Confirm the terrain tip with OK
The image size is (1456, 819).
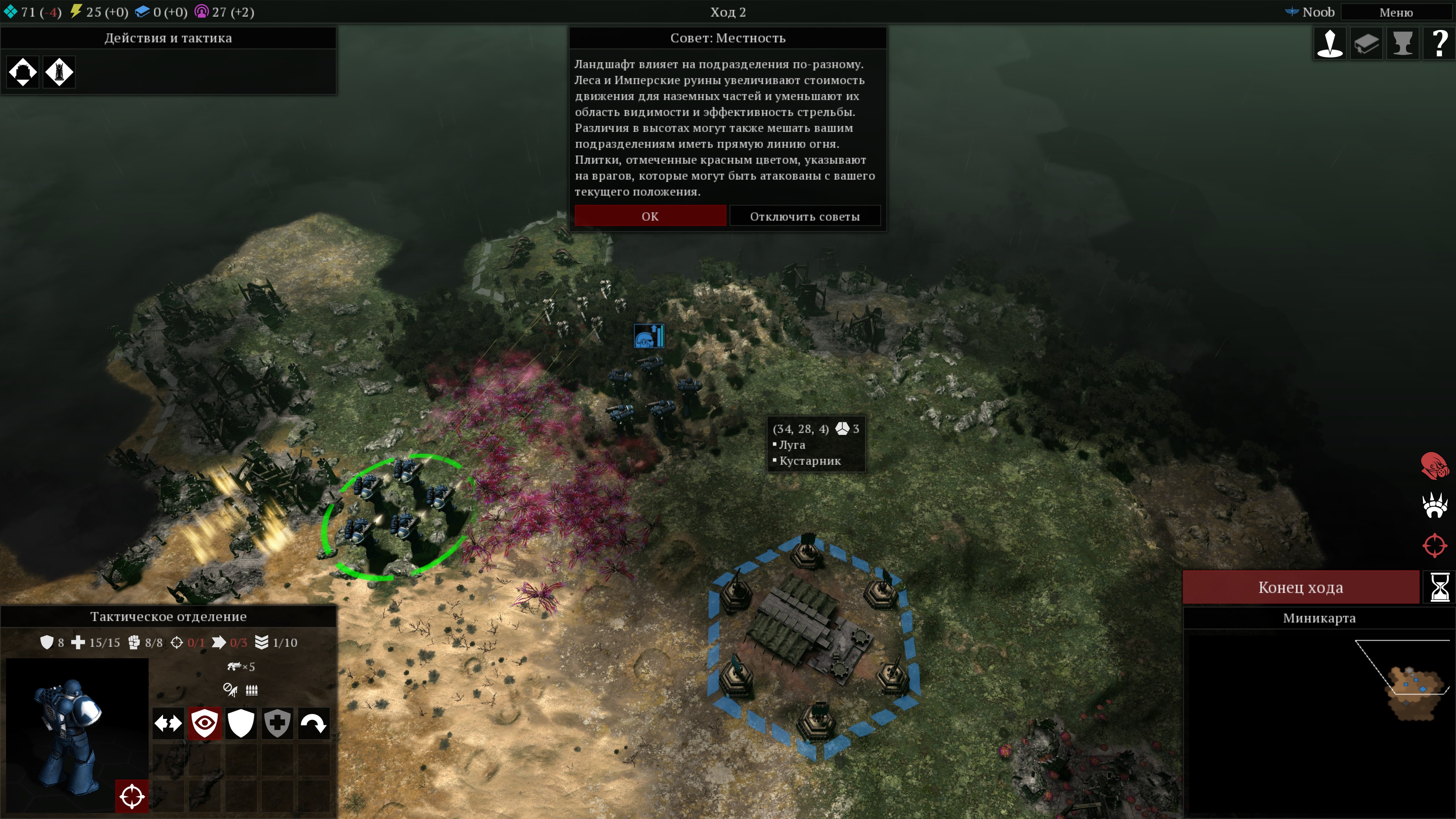coord(650,216)
